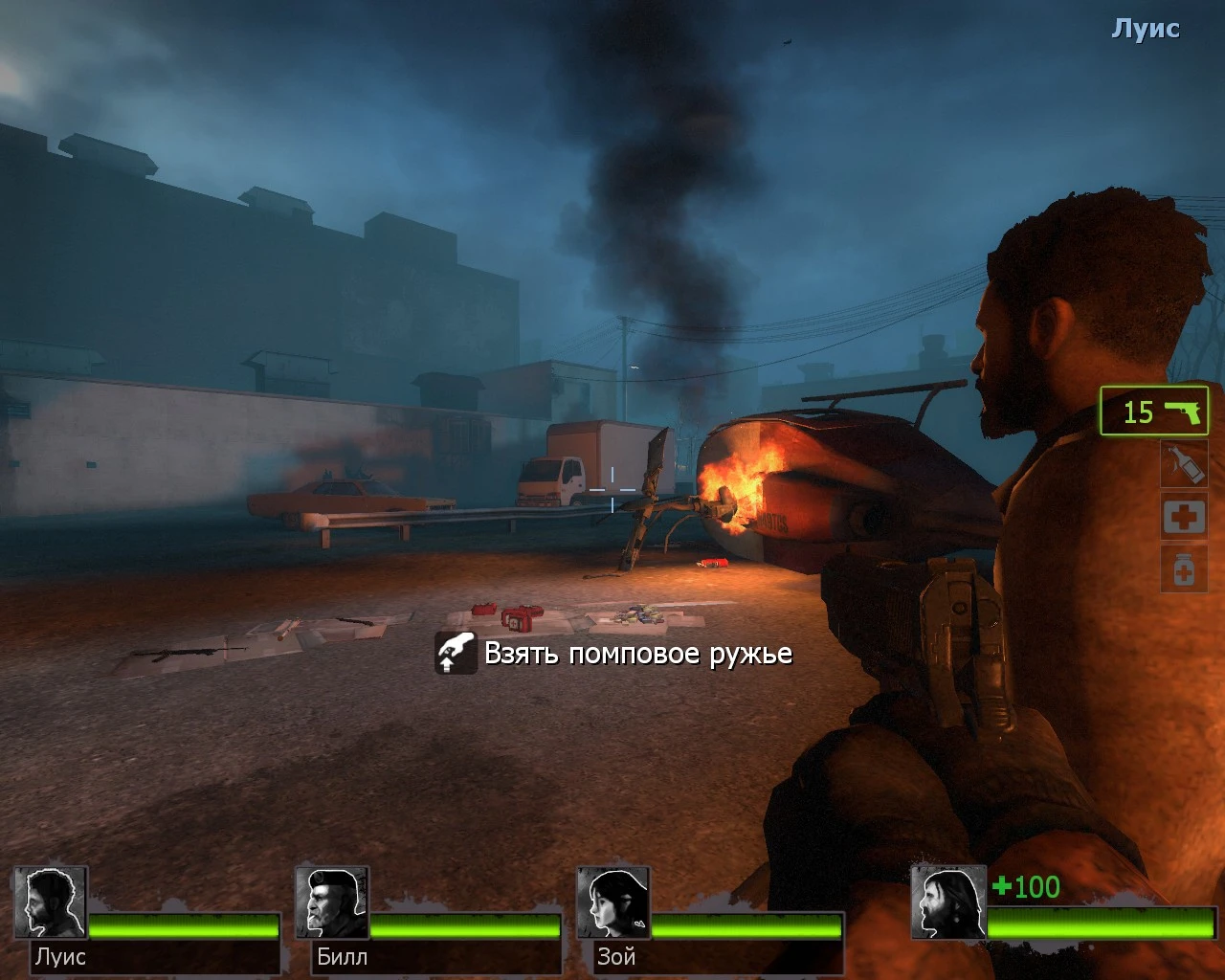Click Билл's green health bar
Viewport: 1225px width, 980px height.
pos(463,927)
